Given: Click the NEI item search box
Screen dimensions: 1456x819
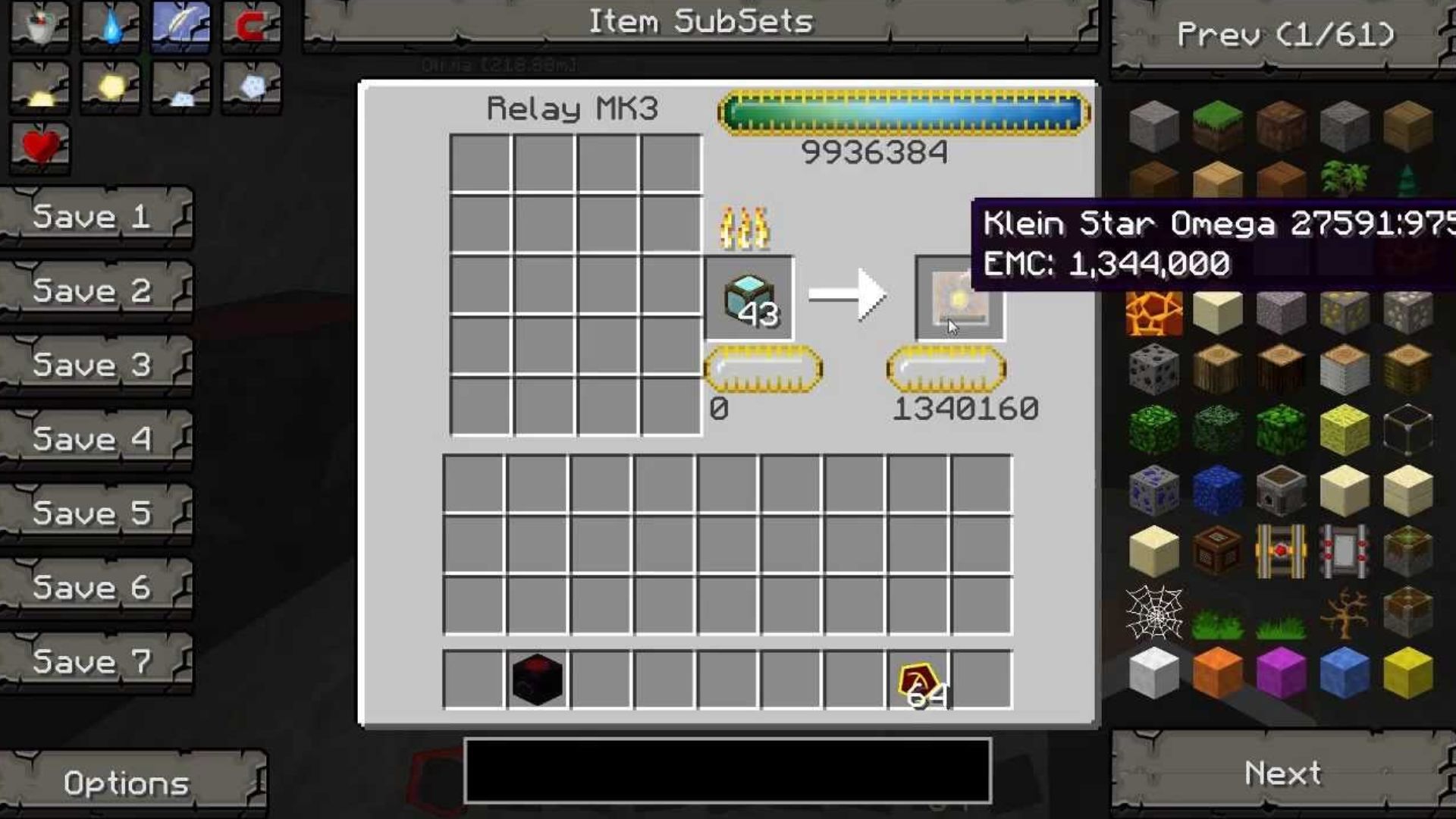Looking at the screenshot, I should point(727,770).
